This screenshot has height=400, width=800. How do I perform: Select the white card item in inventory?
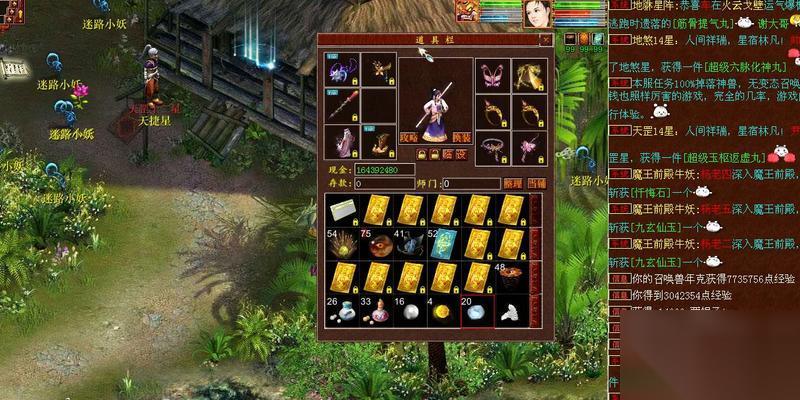(342, 210)
